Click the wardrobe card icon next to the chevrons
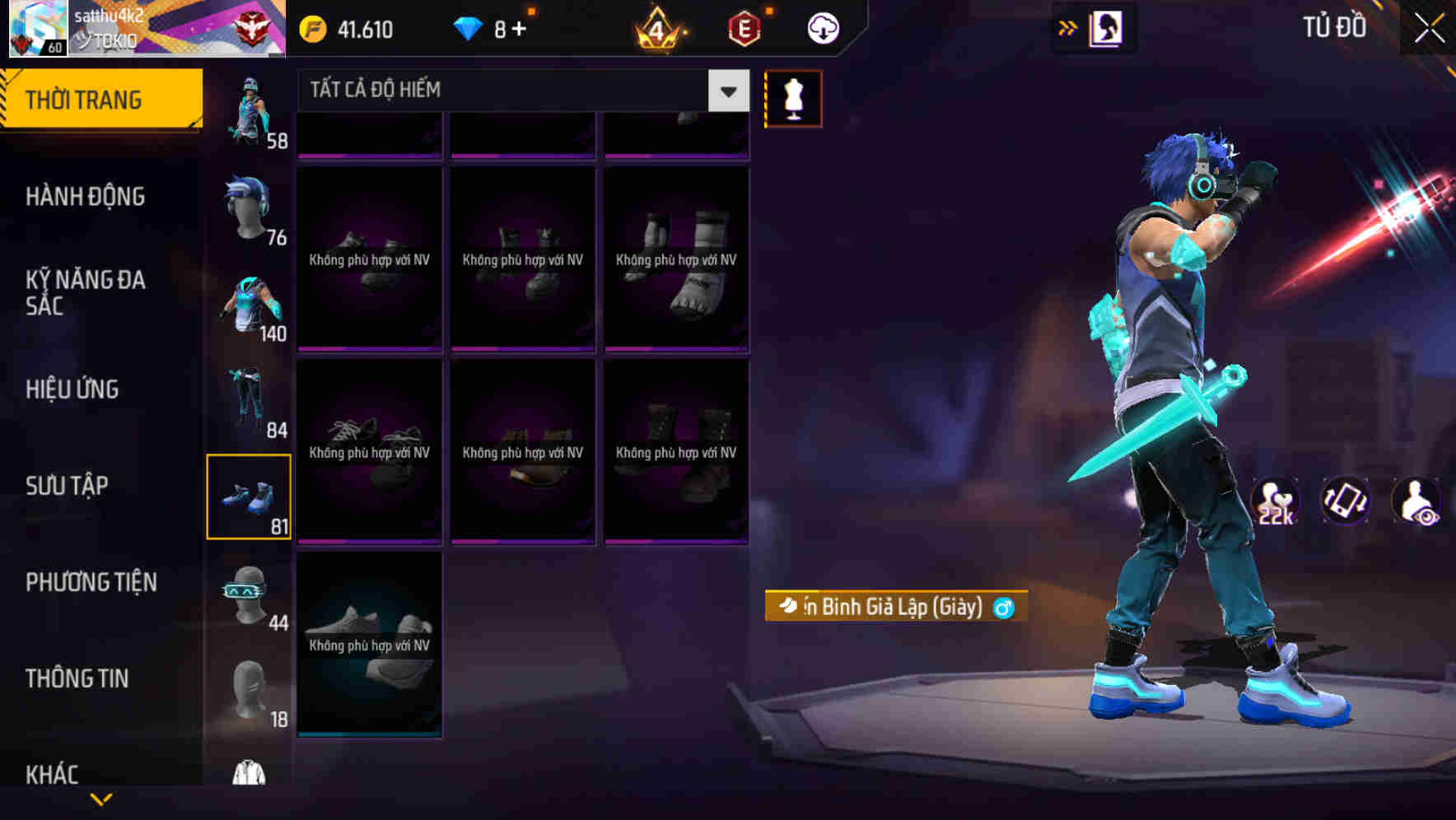1456x820 pixels. (x=1105, y=27)
